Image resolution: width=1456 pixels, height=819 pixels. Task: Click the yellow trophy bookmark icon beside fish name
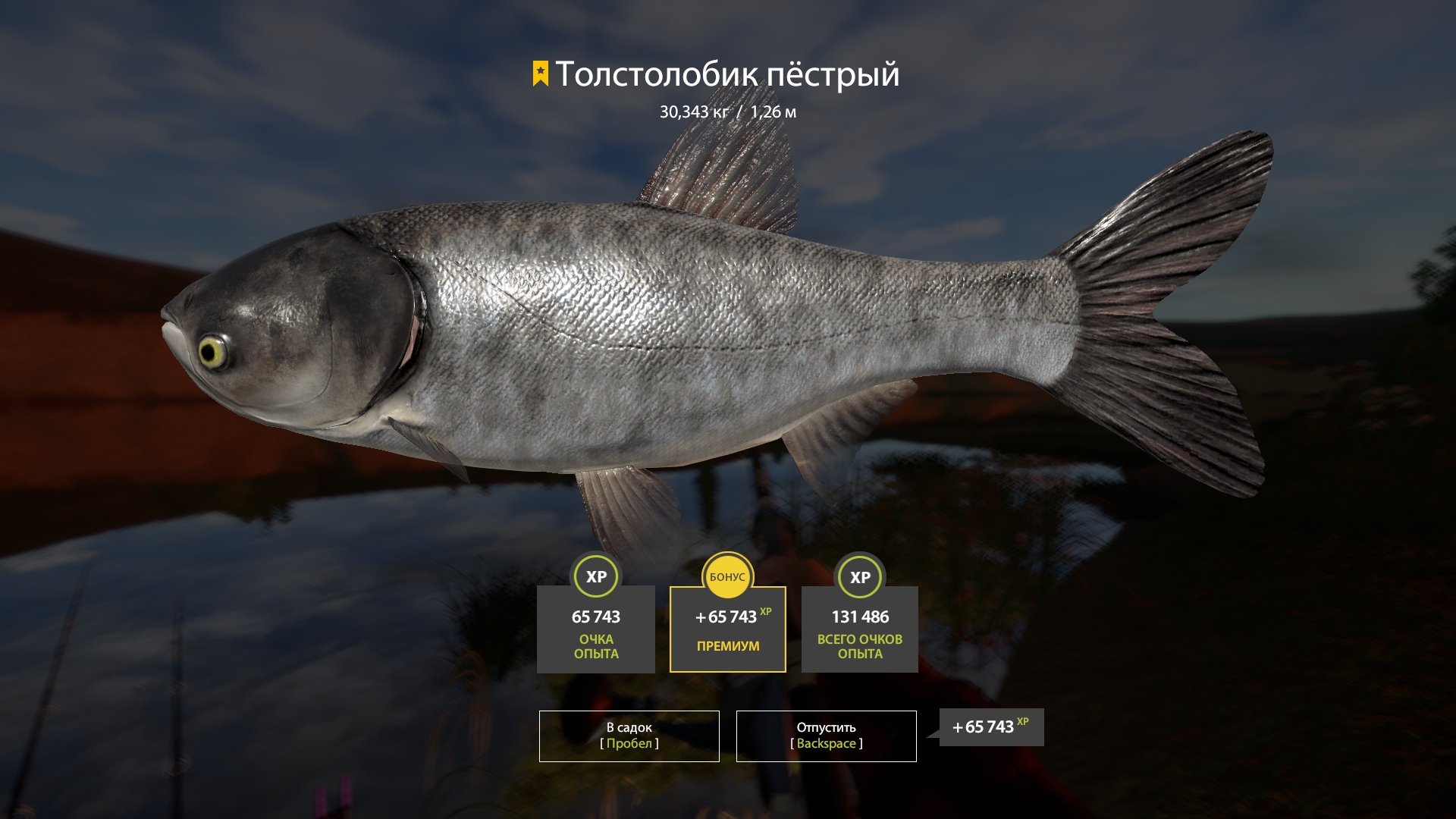tap(539, 74)
